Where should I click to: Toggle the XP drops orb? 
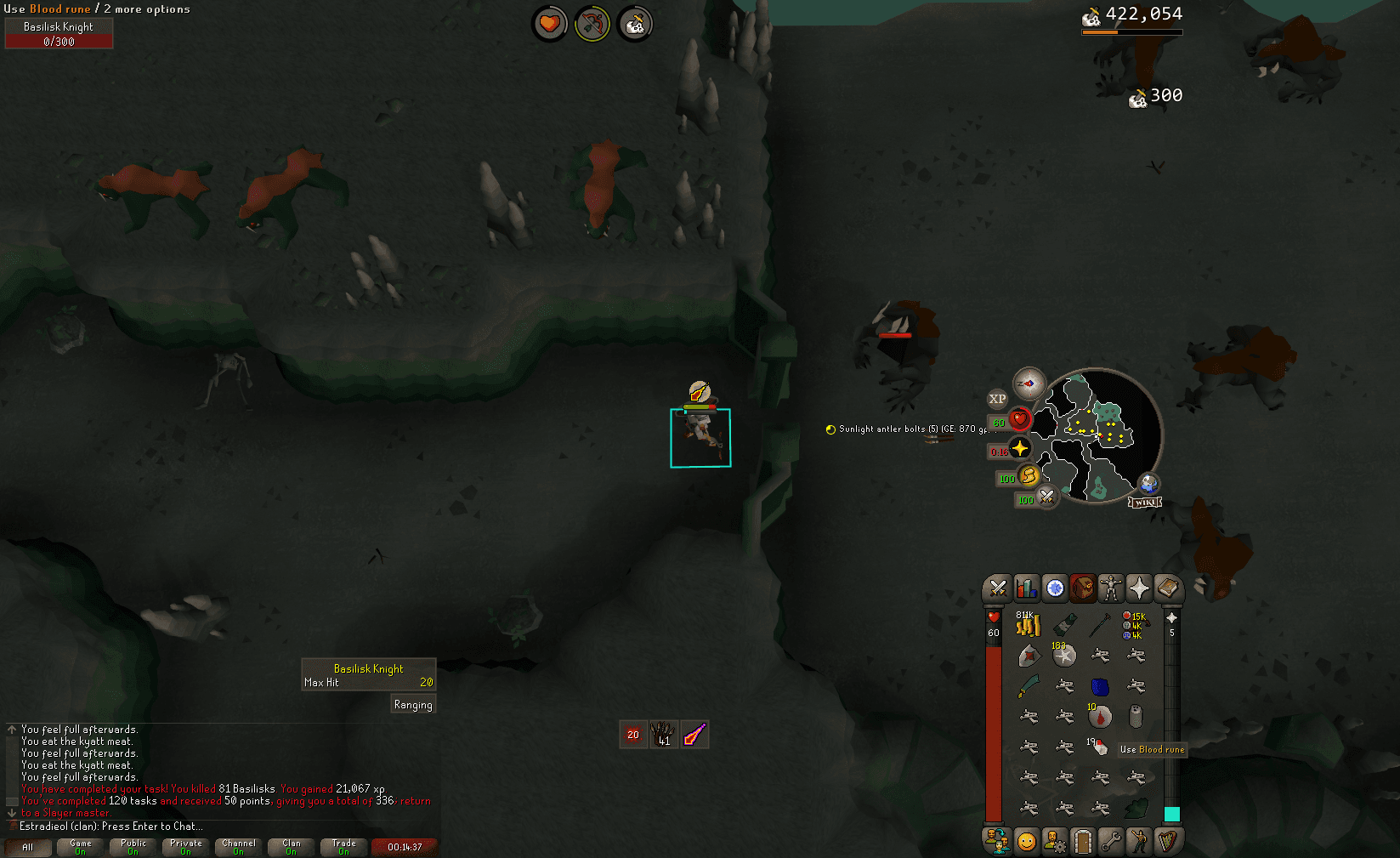(x=997, y=399)
